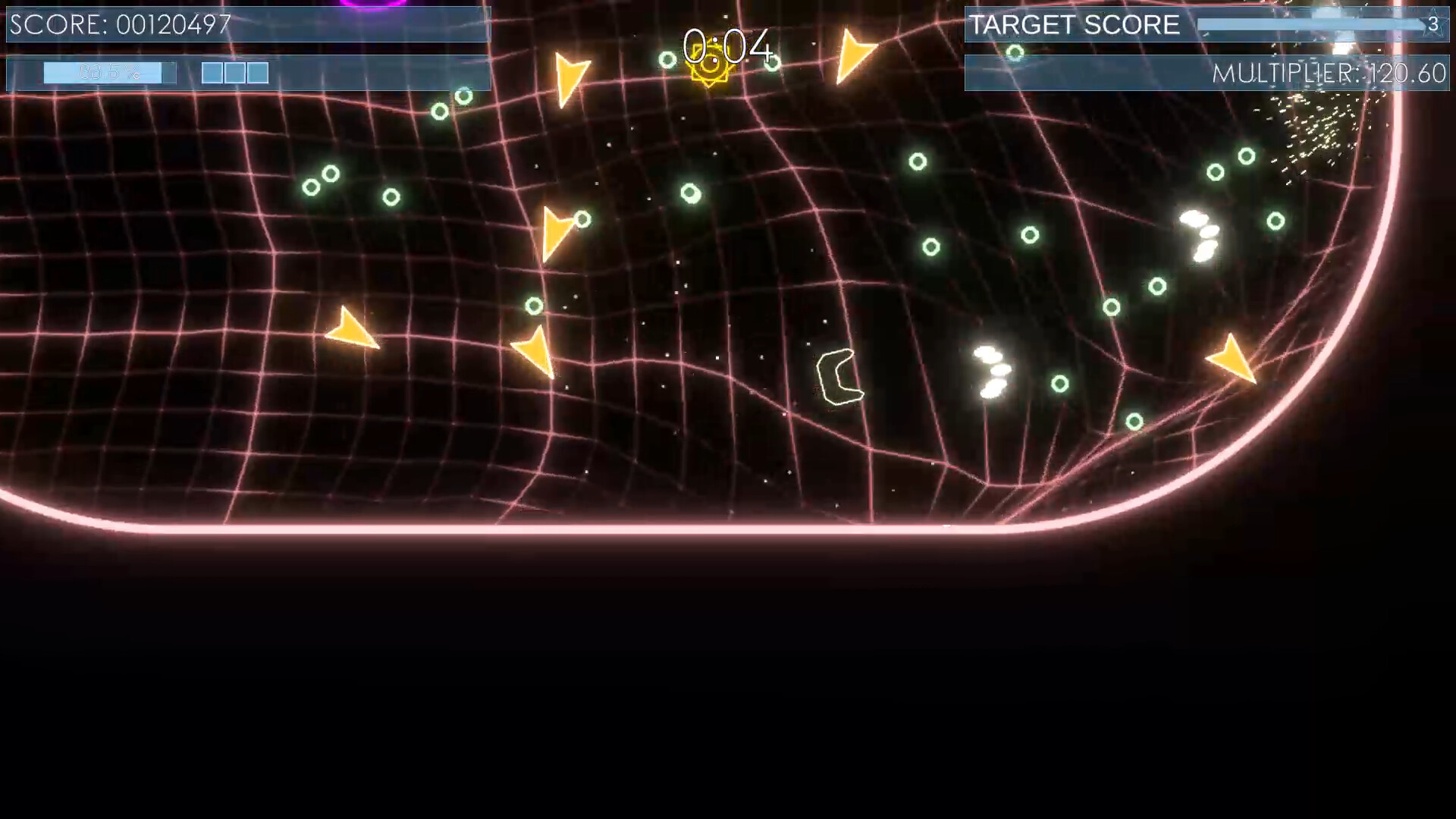
Task: Click the MULTIPLIER: 120.60 readout
Action: [1332, 74]
